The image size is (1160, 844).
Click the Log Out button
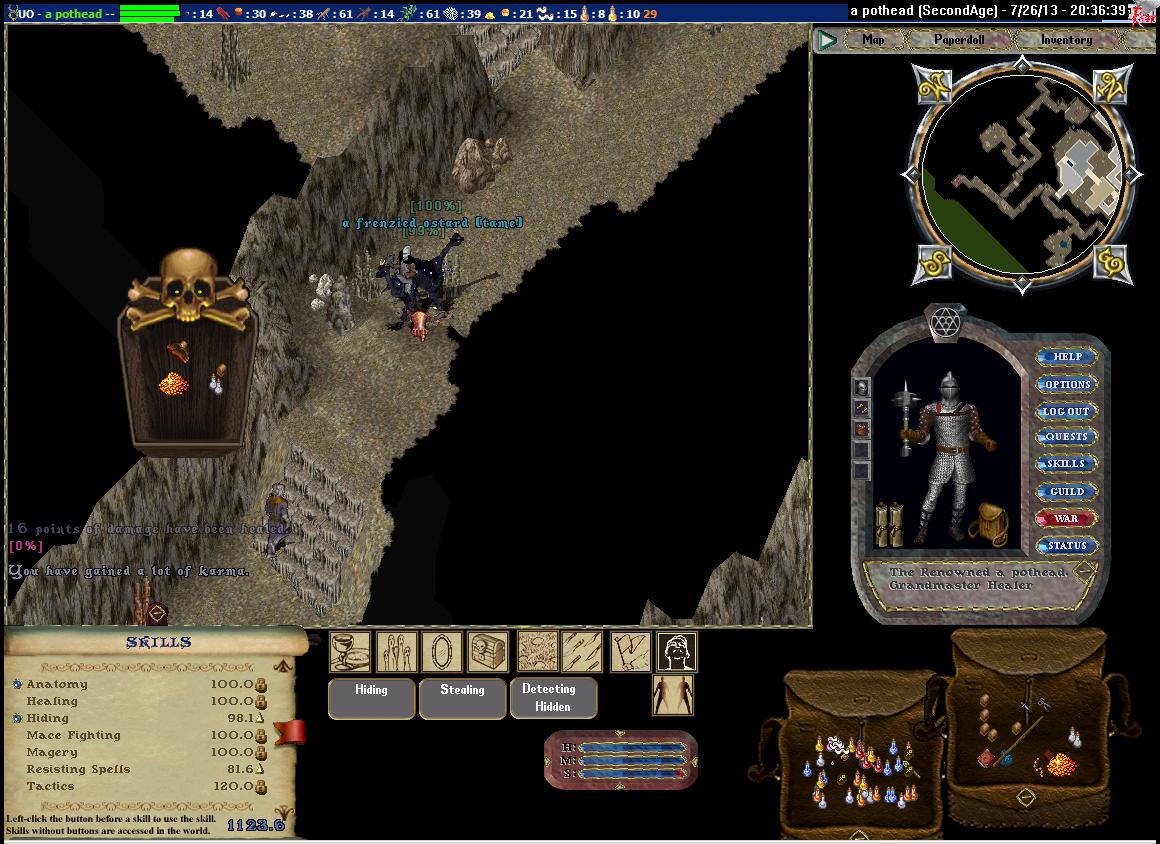pyautogui.click(x=1066, y=411)
